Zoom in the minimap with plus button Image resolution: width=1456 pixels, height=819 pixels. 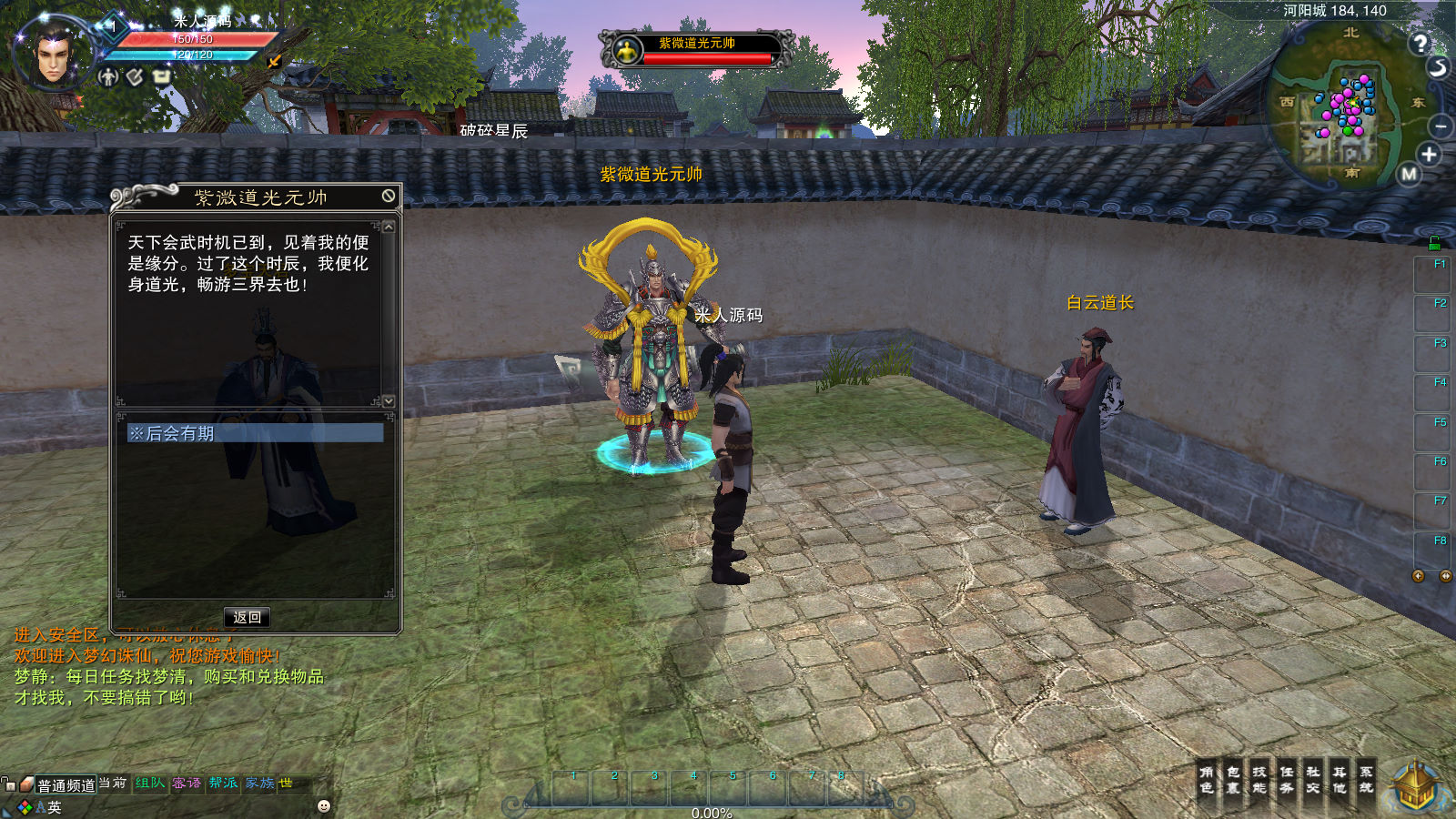(x=1429, y=155)
